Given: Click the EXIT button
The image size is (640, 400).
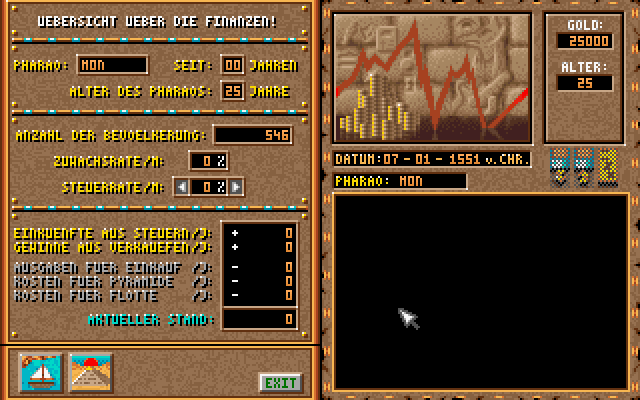Looking at the screenshot, I should tap(281, 382).
